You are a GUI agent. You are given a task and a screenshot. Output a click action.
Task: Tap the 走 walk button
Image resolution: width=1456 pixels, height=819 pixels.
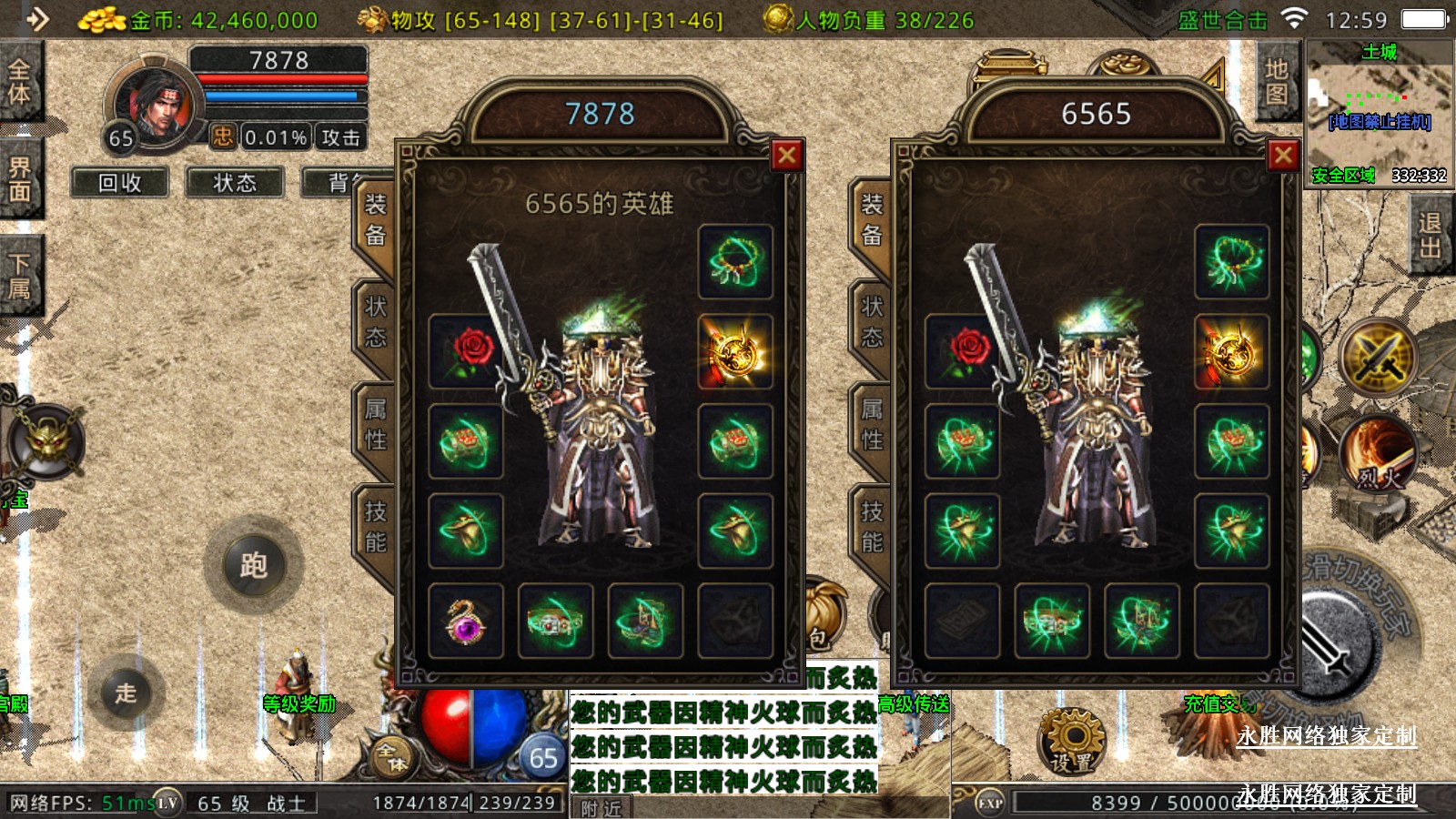126,693
